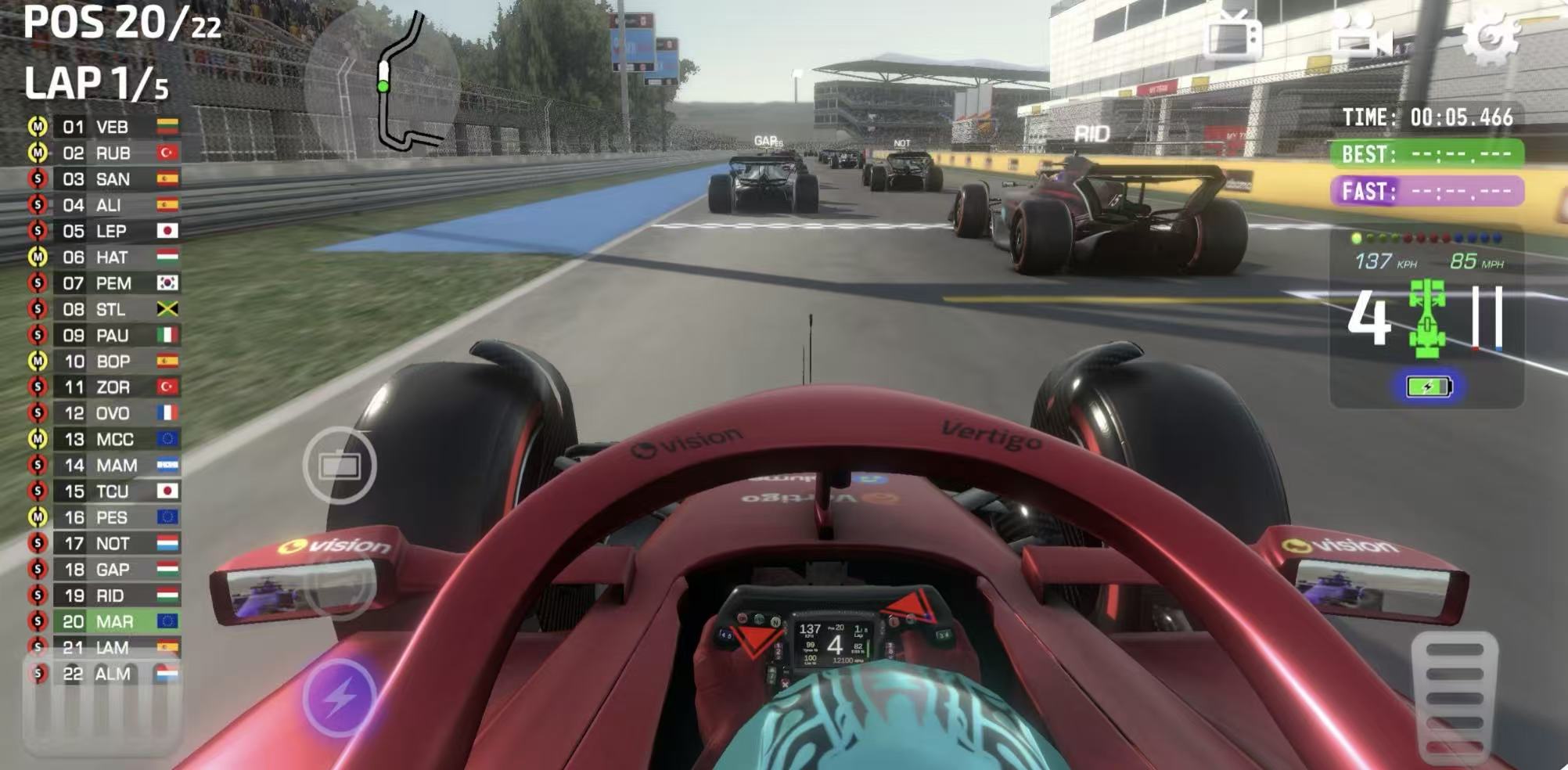
Task: Choose driver RID in the standings list
Action: (x=110, y=595)
